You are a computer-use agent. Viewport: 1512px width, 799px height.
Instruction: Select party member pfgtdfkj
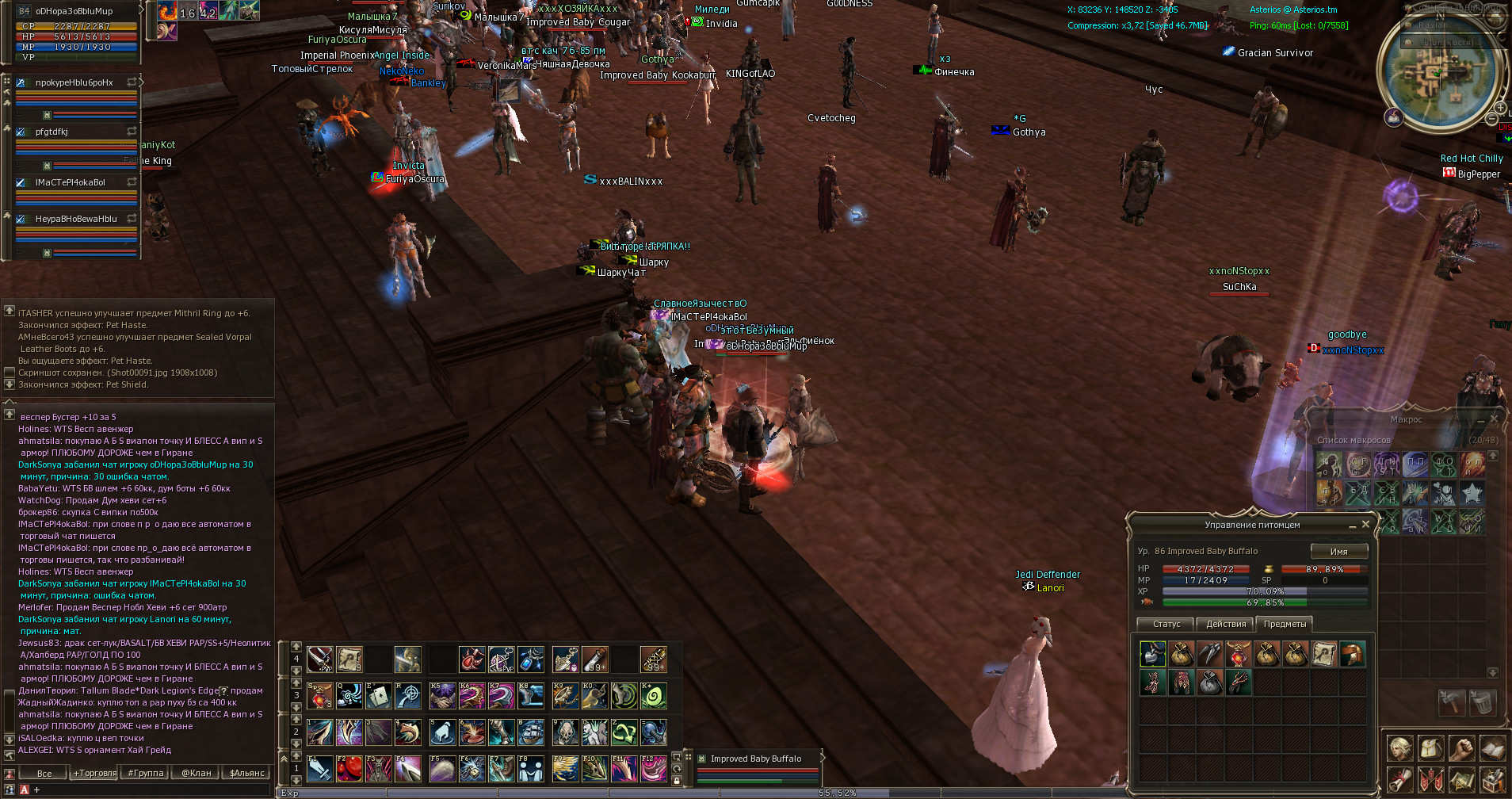pyautogui.click(x=52, y=132)
